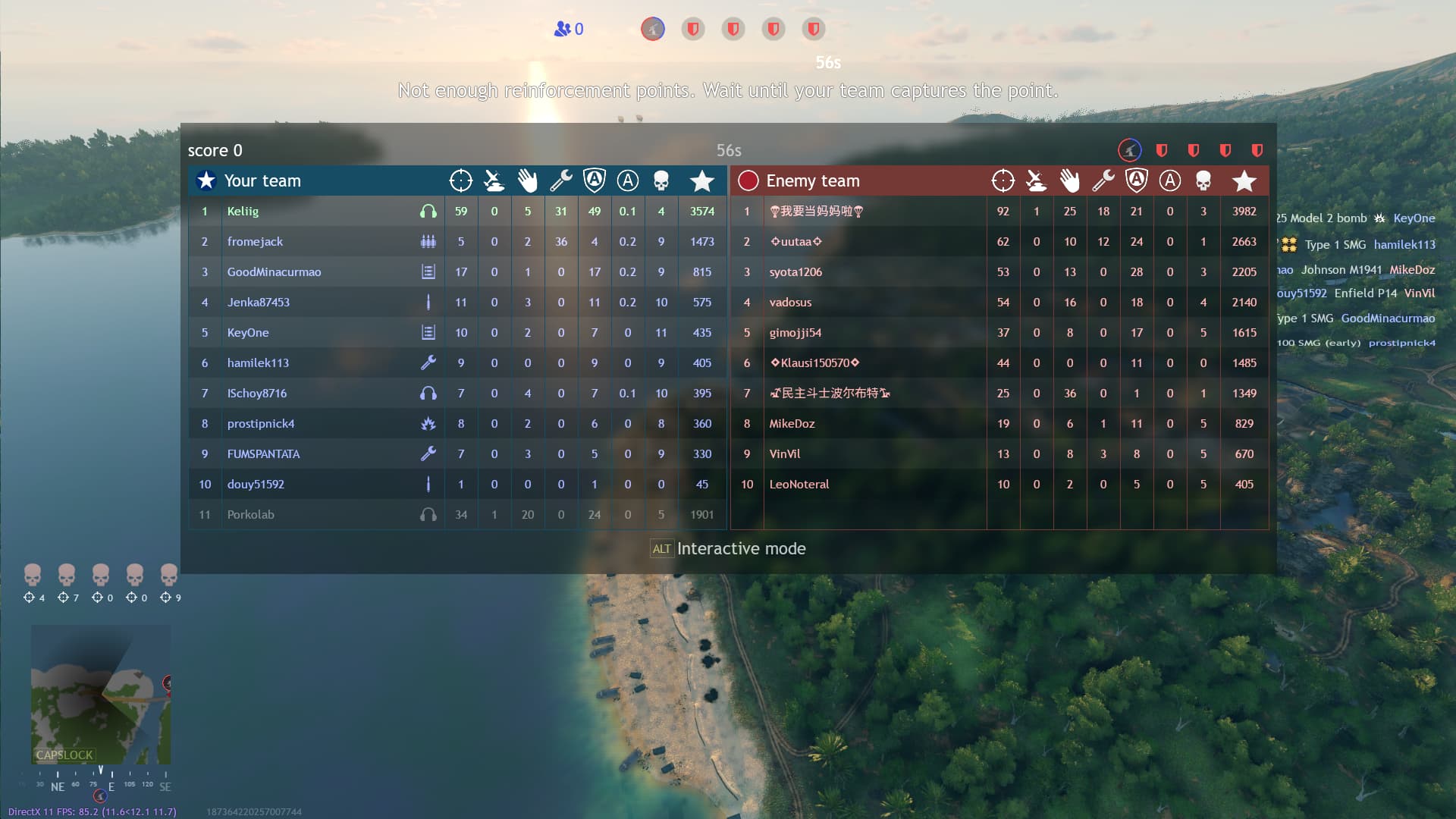Click the wrench icon beside hamilek113
The image size is (1456, 819).
[x=428, y=362]
